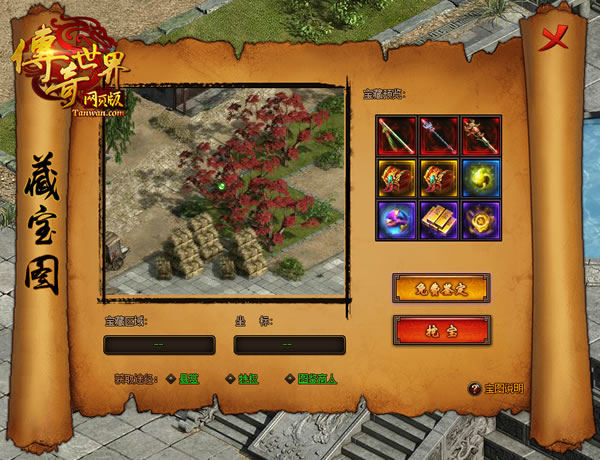600x460 pixels.
Task: Follow the 悬赏 bounty link
Action: pos(189,379)
